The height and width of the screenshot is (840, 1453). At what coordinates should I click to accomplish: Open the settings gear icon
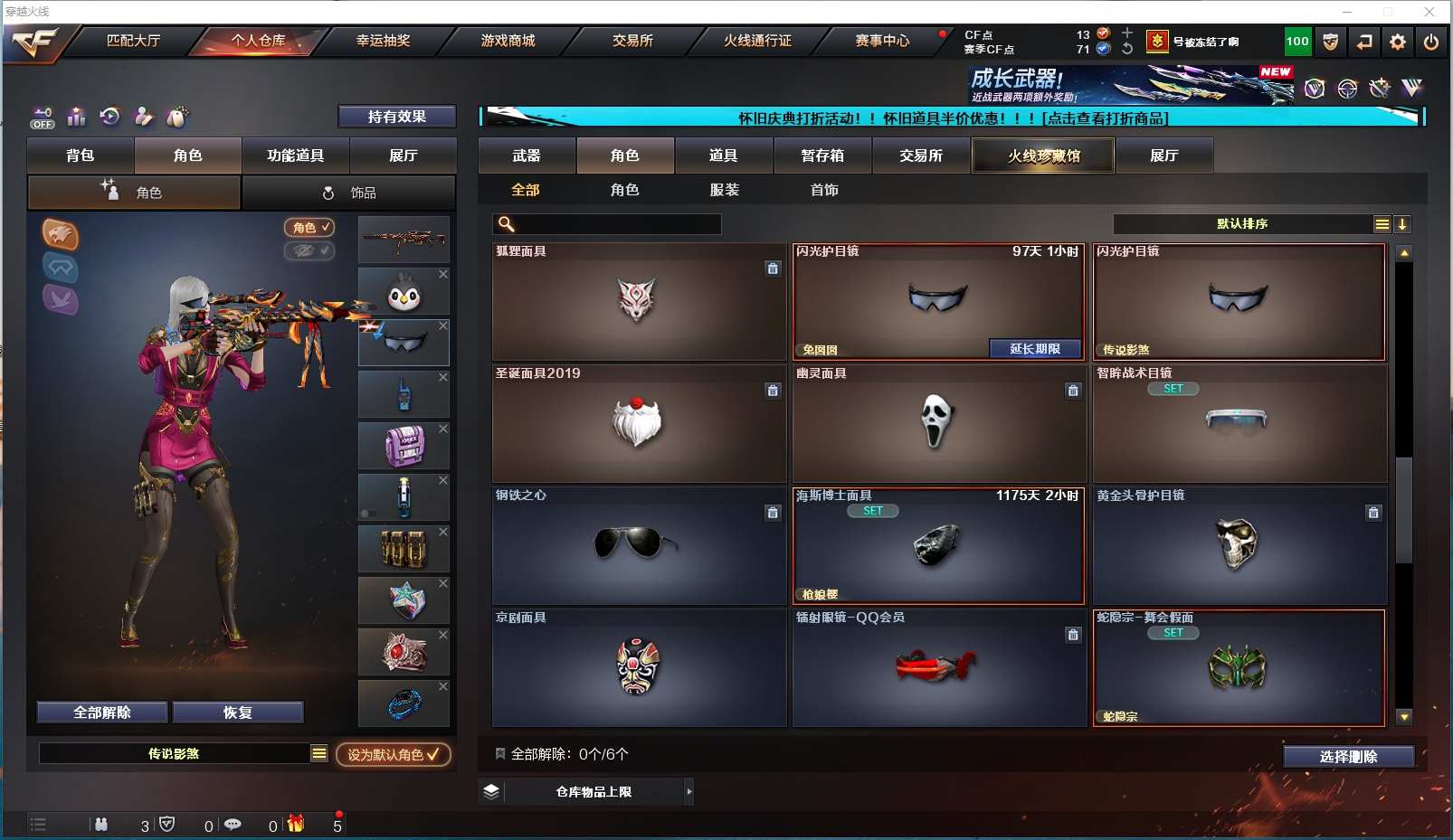point(1398,42)
